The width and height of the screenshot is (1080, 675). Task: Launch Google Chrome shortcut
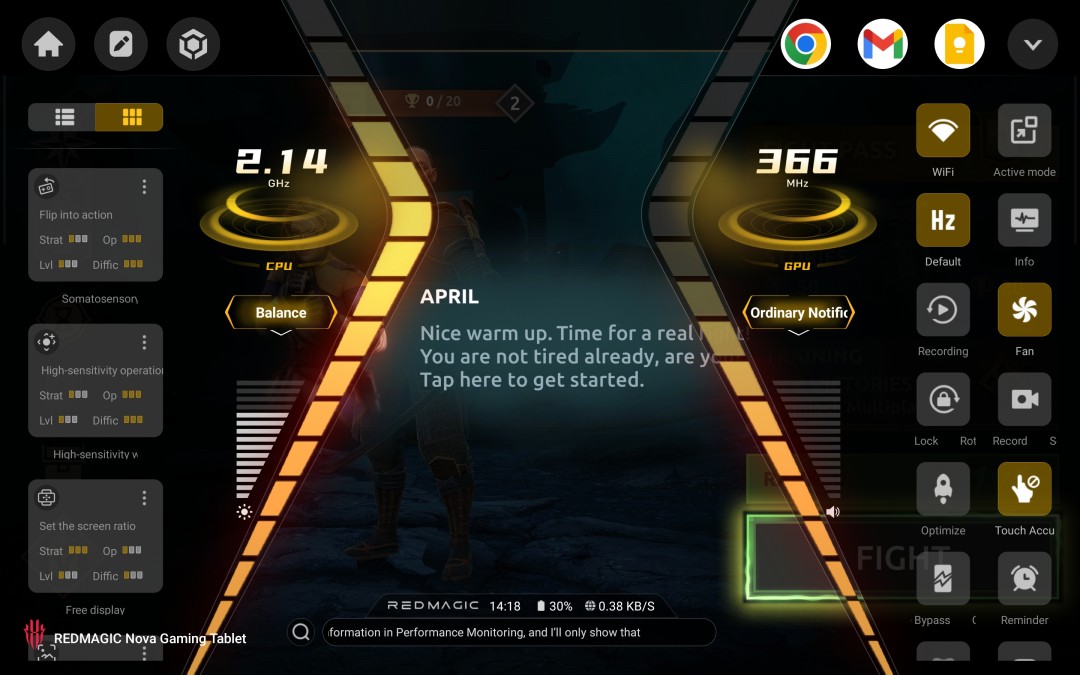click(x=806, y=45)
